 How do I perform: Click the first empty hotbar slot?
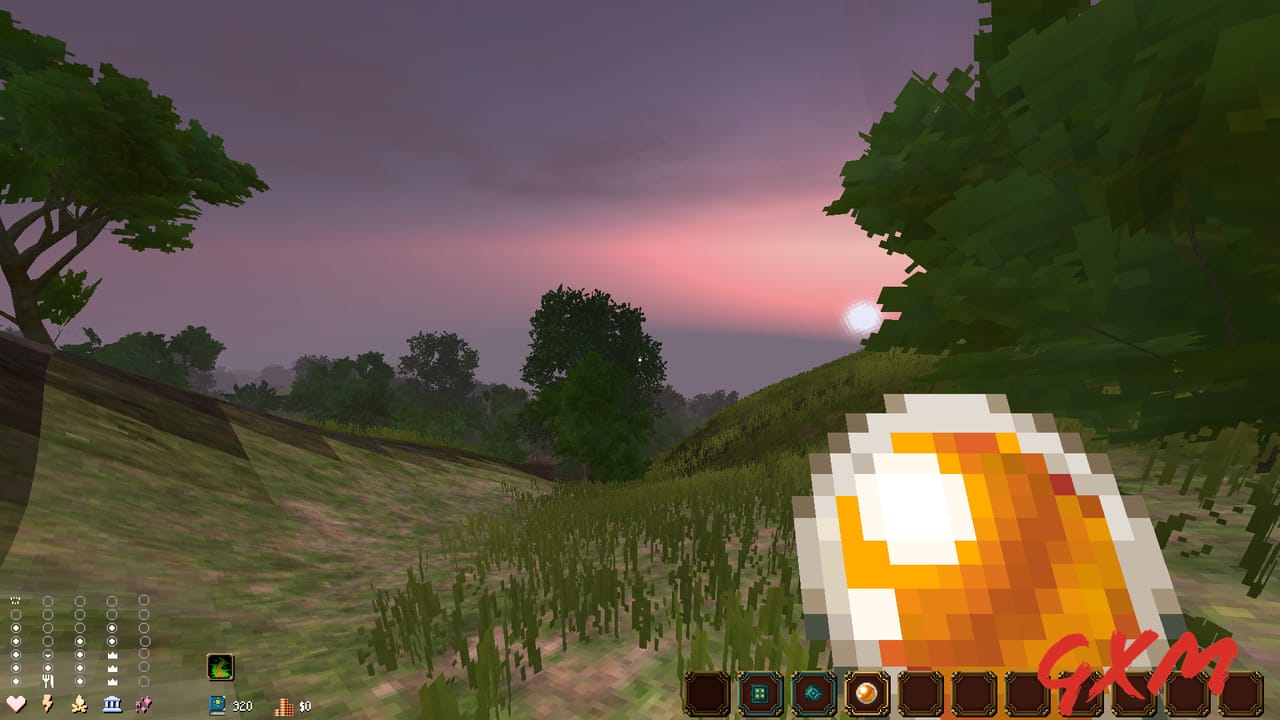[706, 691]
